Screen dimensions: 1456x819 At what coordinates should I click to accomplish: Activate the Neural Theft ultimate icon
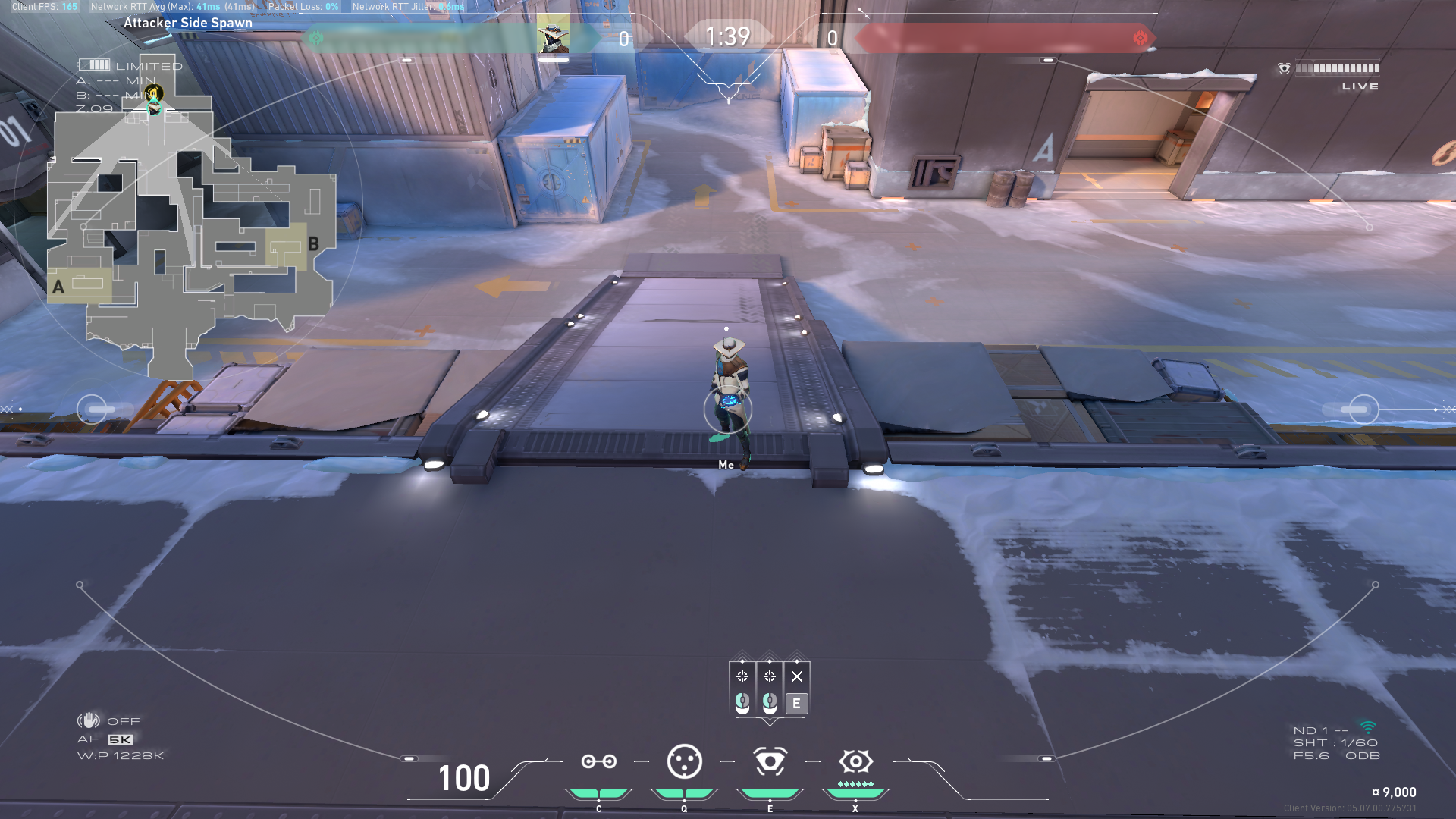(x=855, y=761)
